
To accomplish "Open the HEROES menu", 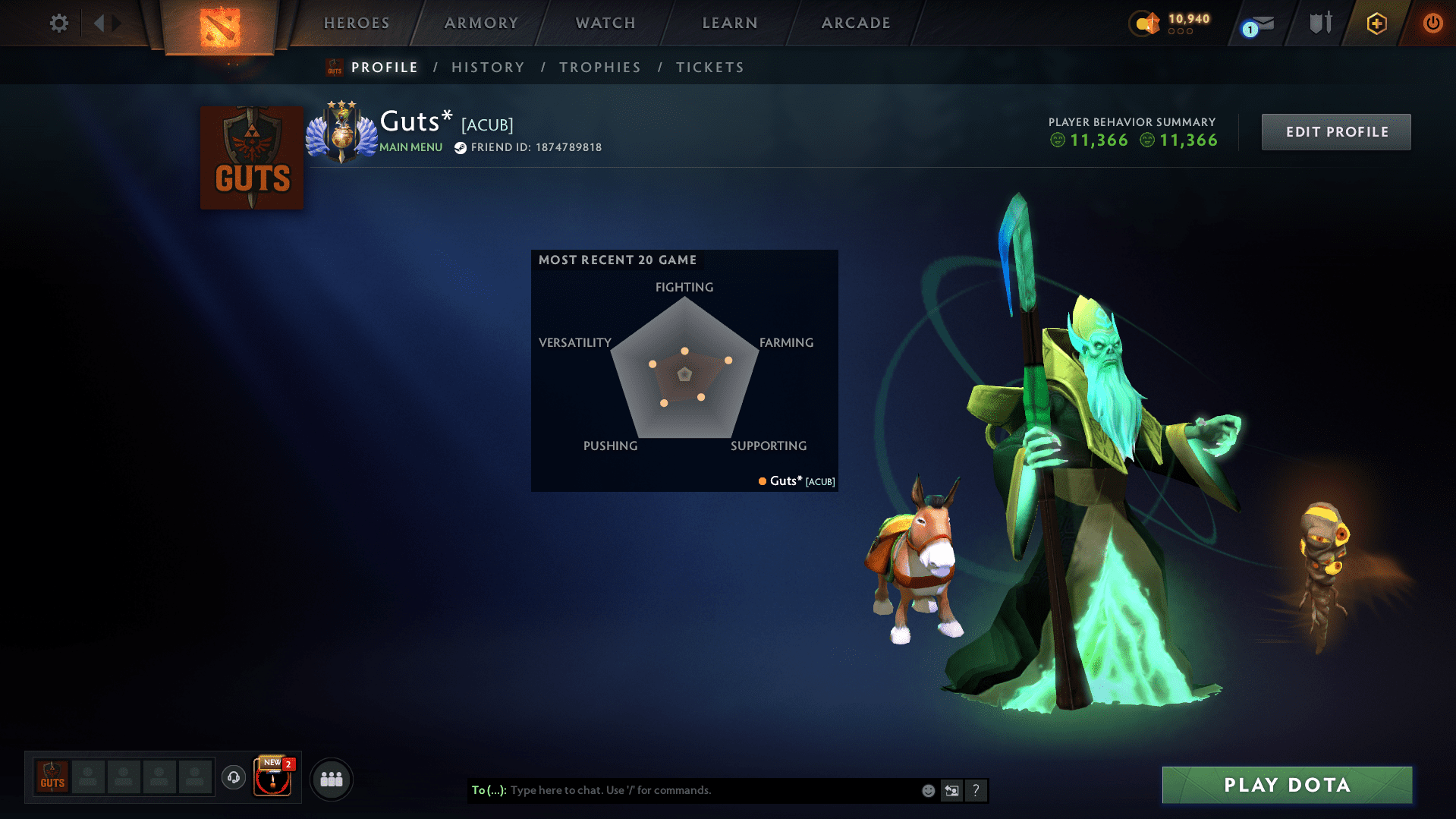I will (356, 23).
